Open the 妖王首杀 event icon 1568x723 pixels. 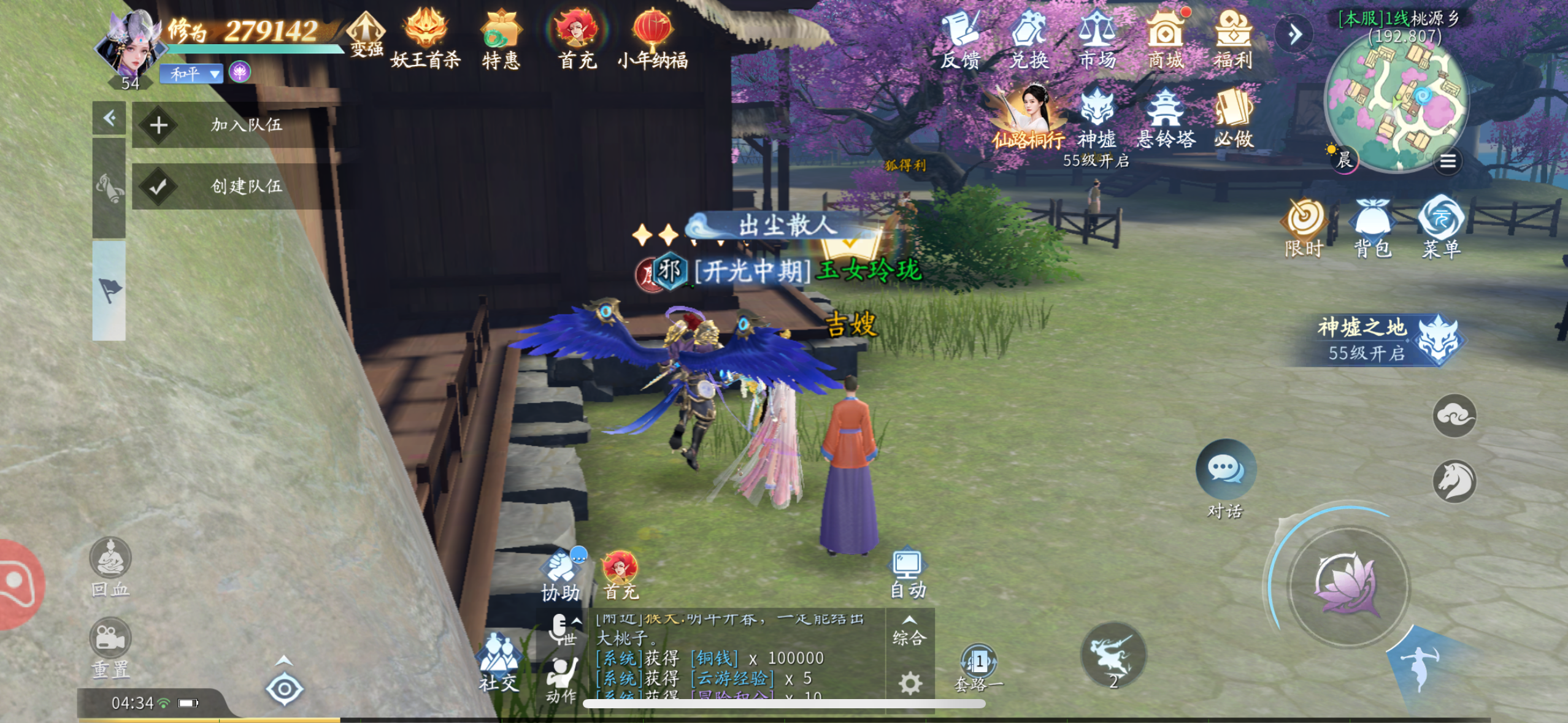(425, 38)
